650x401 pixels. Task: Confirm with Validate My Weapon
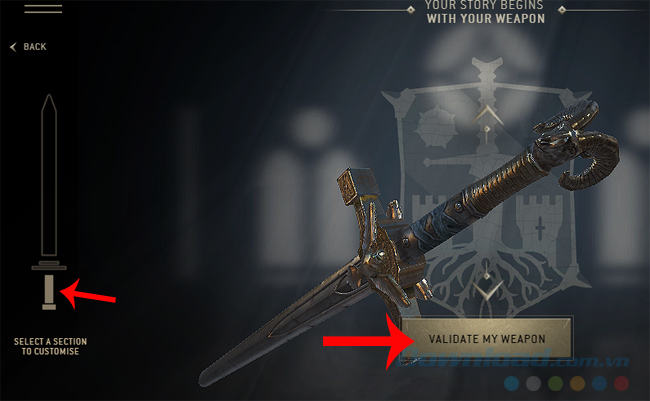pyautogui.click(x=487, y=337)
